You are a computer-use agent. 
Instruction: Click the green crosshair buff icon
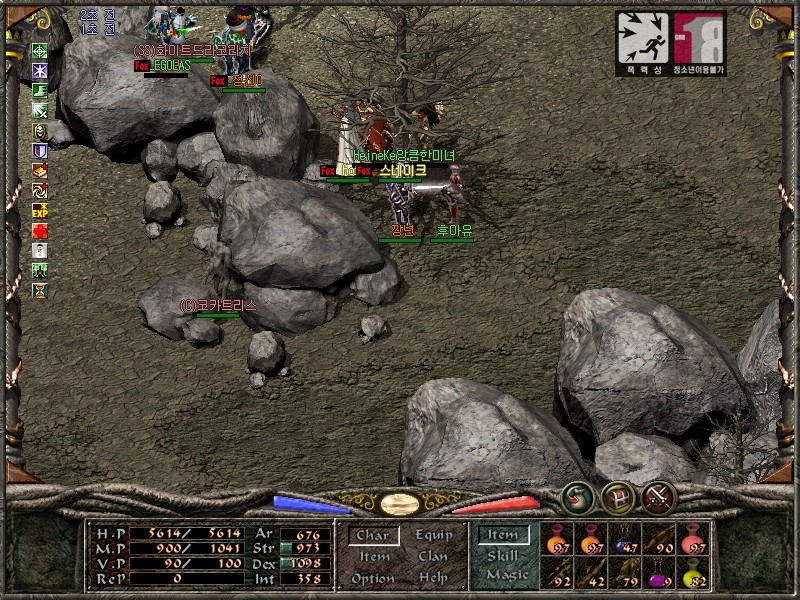[40, 51]
